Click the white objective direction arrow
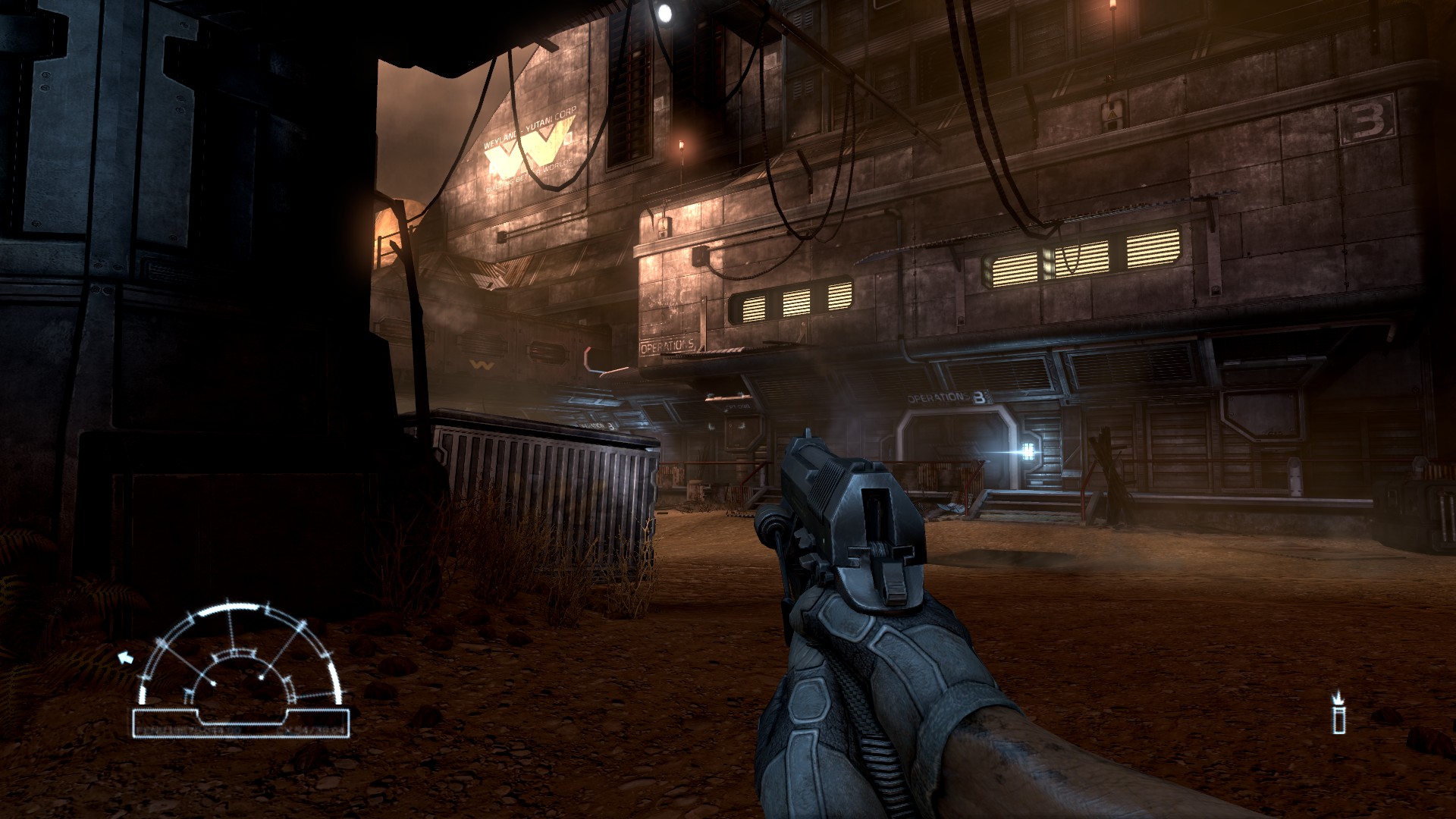1456x819 pixels. (125, 657)
